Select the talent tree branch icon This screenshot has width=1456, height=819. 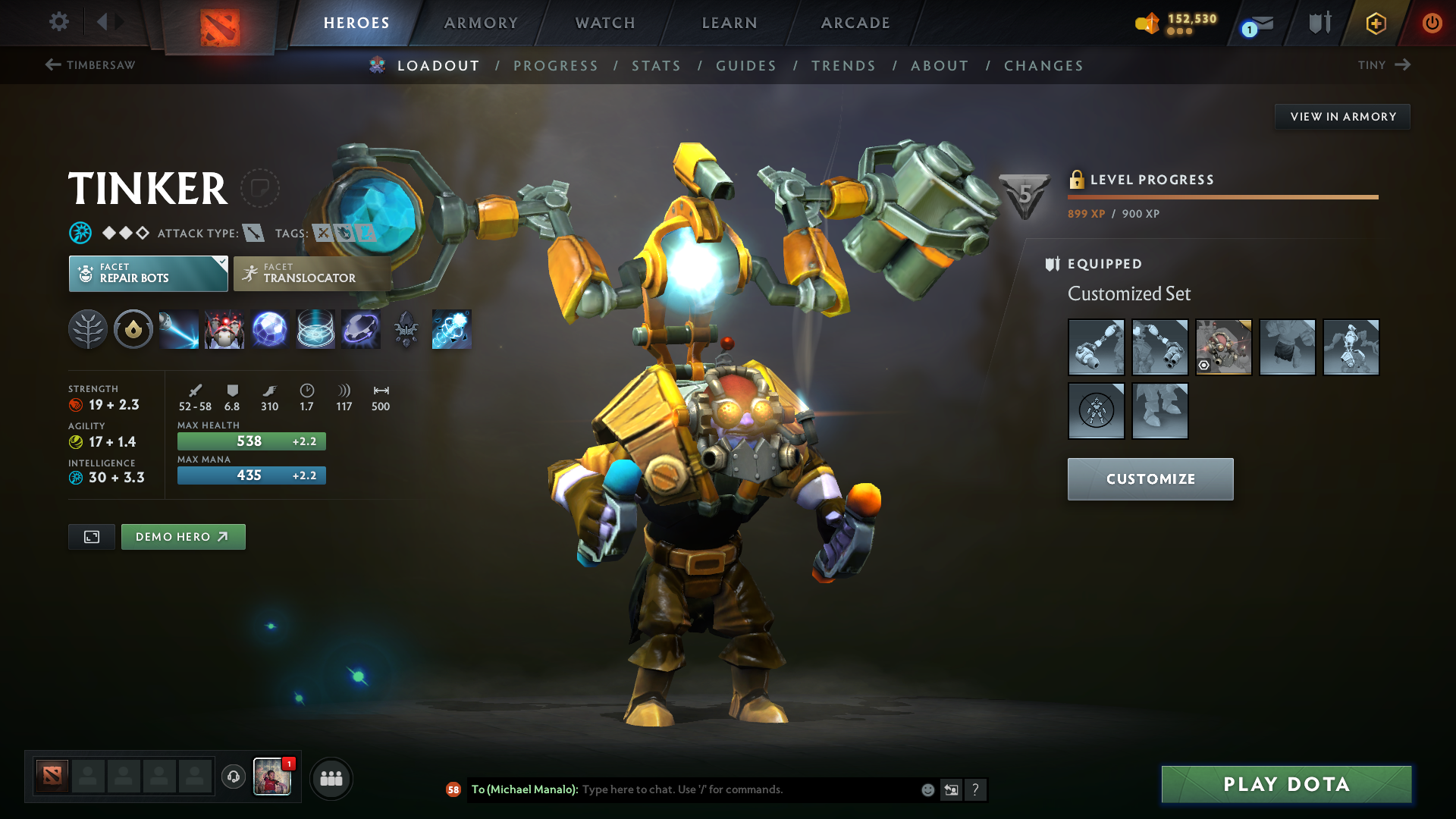tap(87, 329)
